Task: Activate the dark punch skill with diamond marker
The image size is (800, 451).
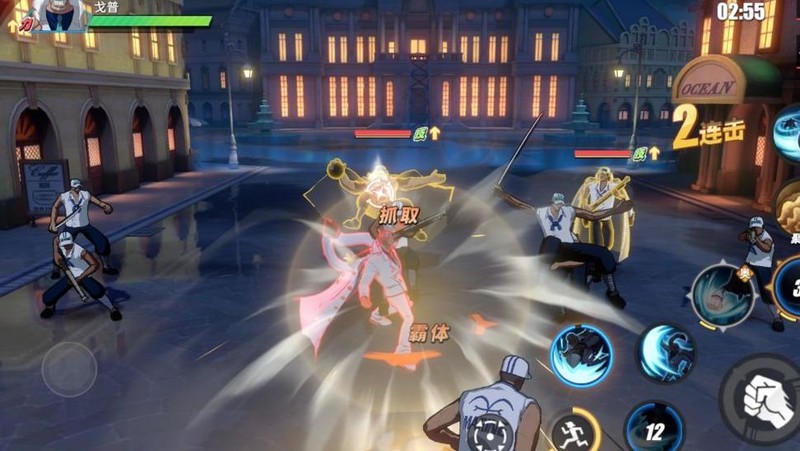Action: [x=722, y=295]
